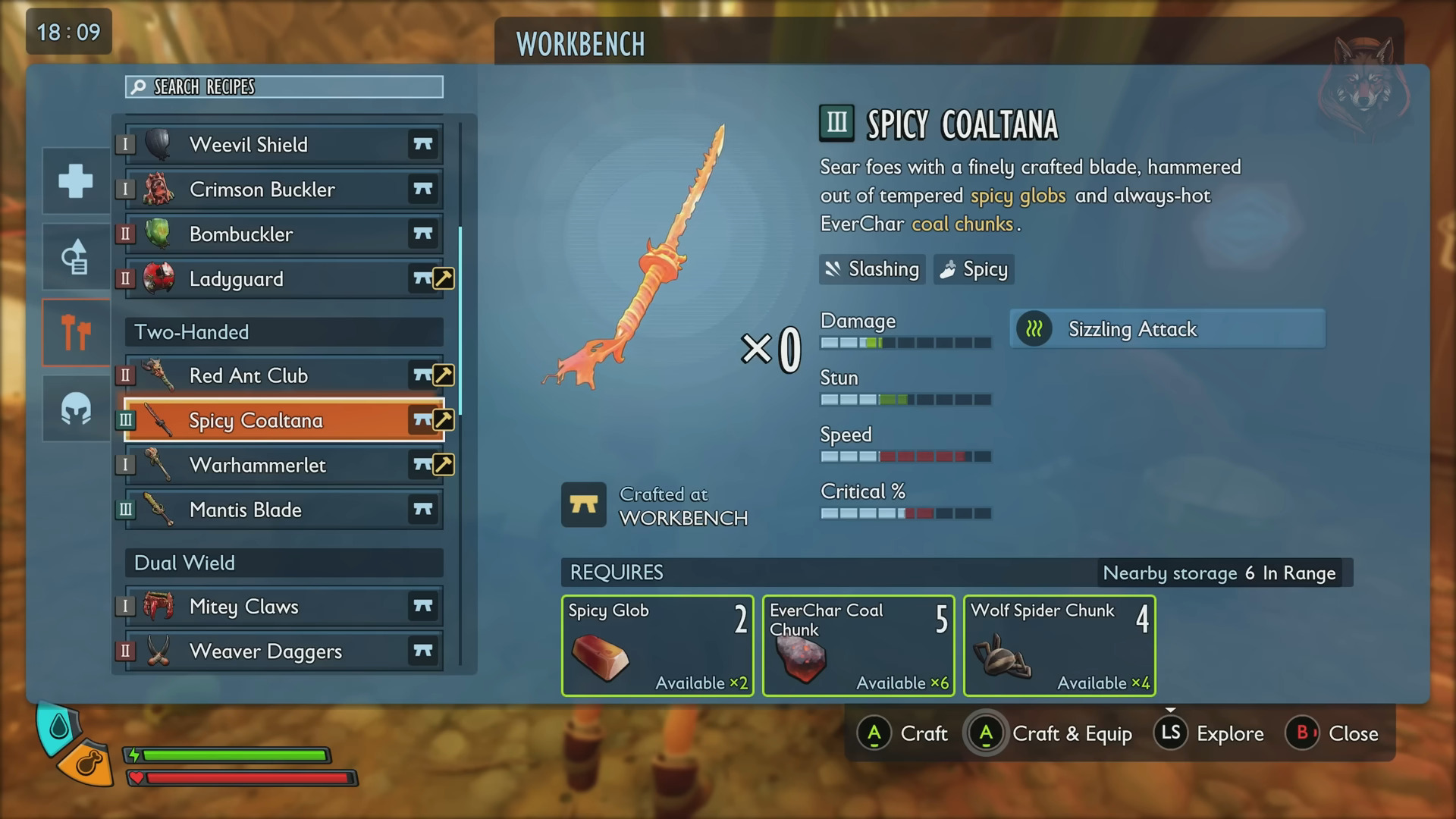Switch to the materials category tab
Image resolution: width=1456 pixels, height=819 pixels.
76,257
